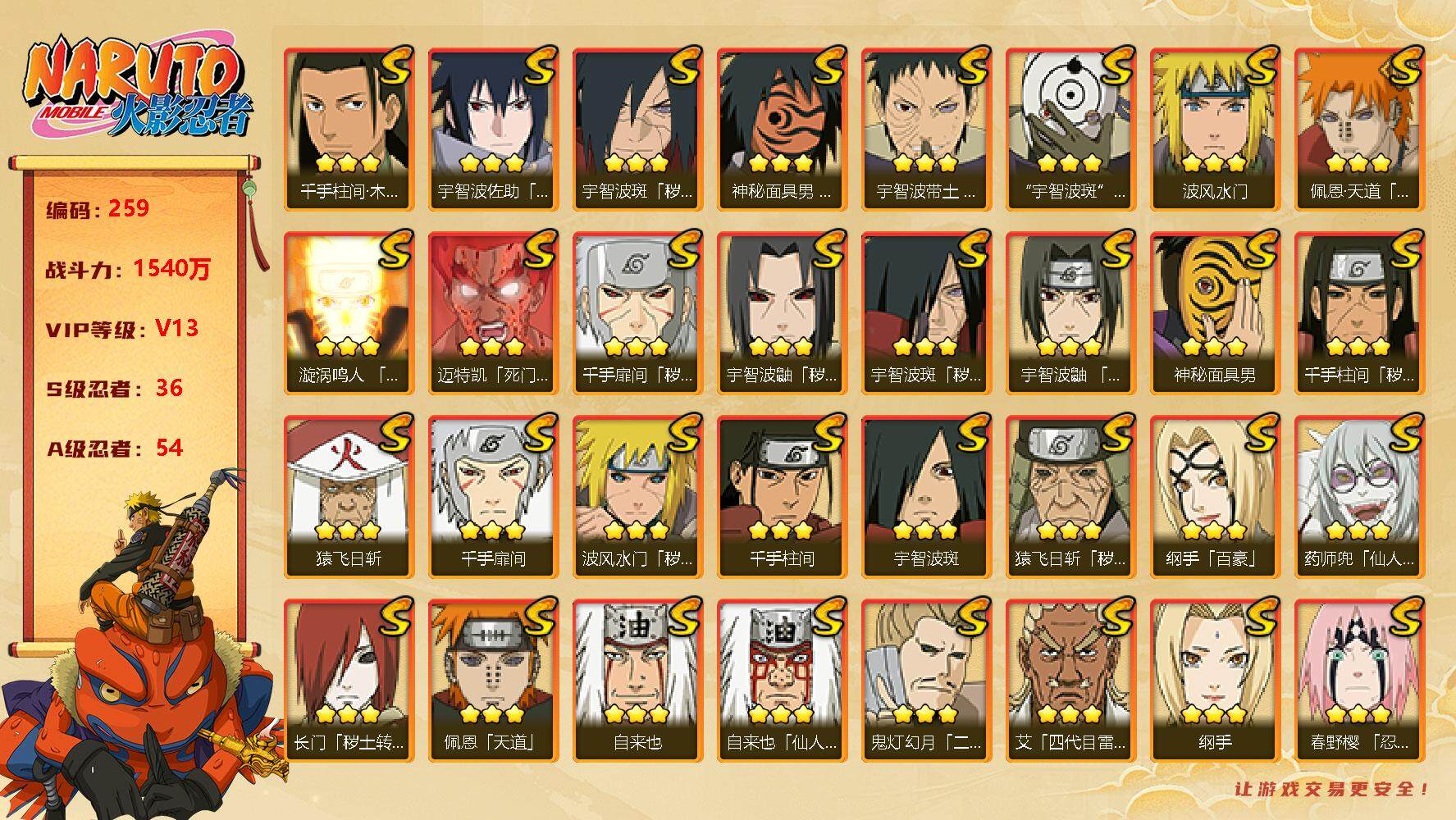Pick the 千手柱间·木 Hashirama card without headband
Viewport: 1456px width, 820px height.
(x=348, y=129)
